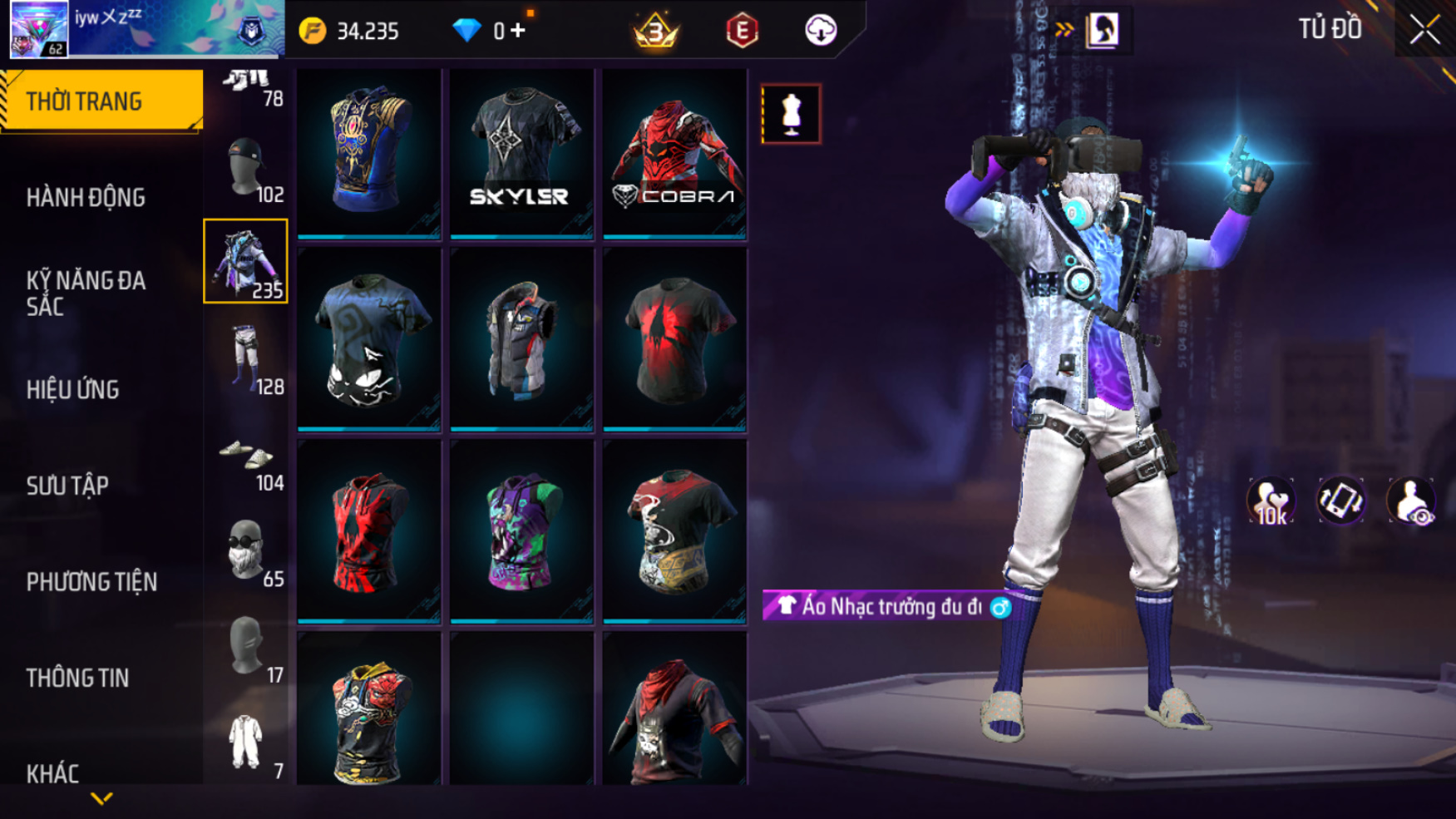Select the pants category with 128 items
This screenshot has width=1456, height=819.
click(x=246, y=358)
